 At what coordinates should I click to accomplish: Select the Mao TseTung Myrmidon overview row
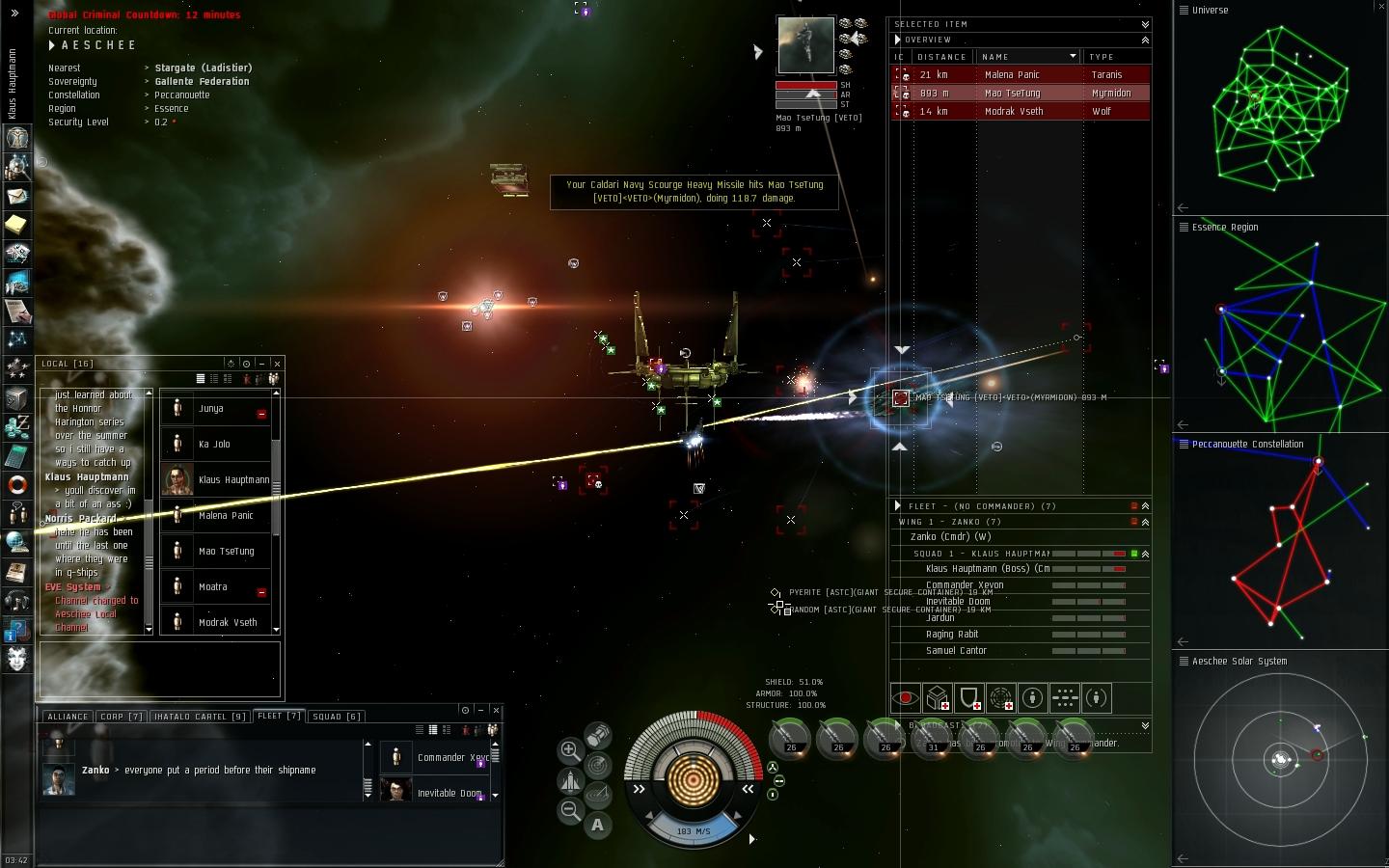click(1013, 93)
